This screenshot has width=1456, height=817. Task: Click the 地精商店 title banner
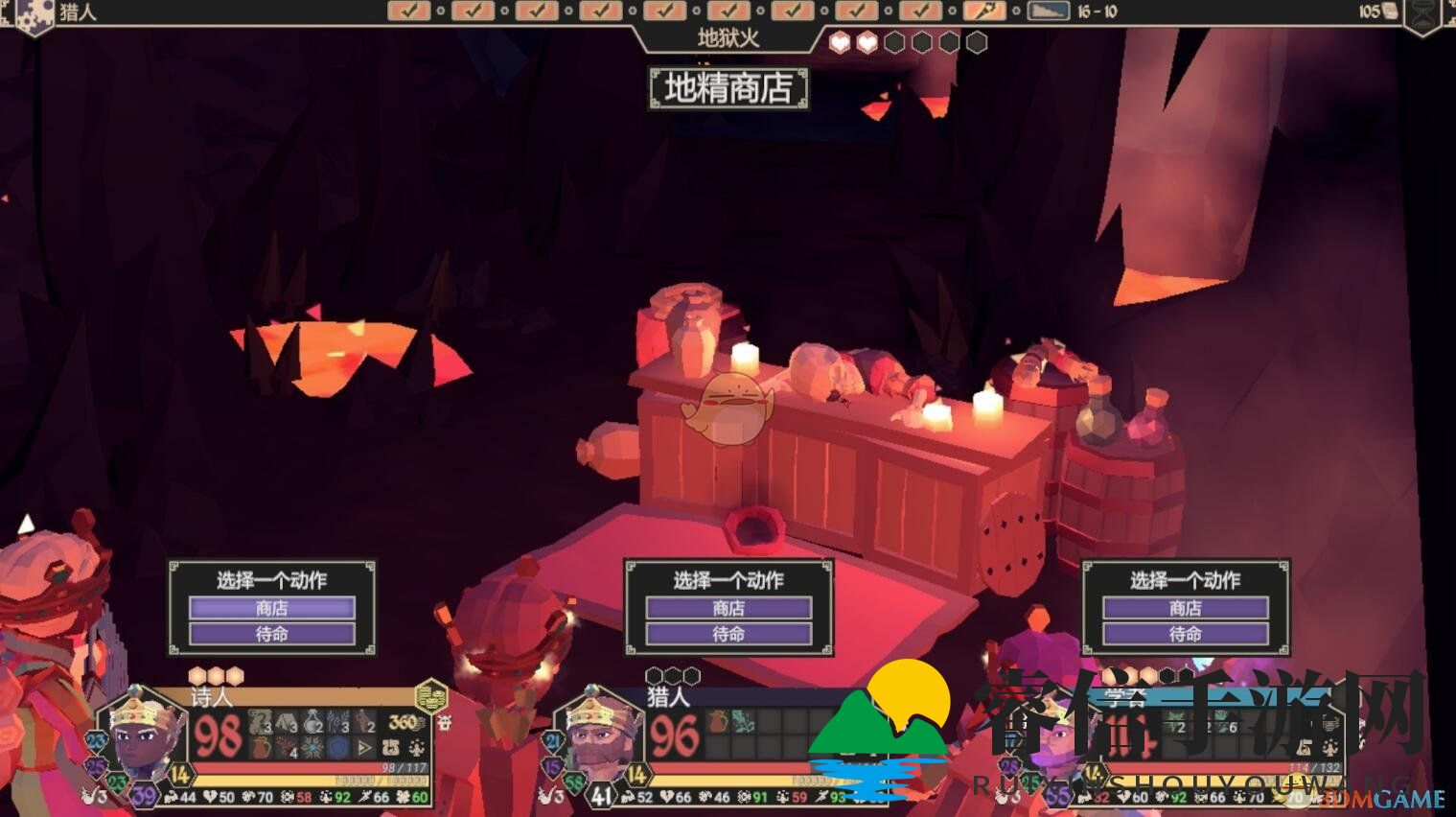pos(728,88)
